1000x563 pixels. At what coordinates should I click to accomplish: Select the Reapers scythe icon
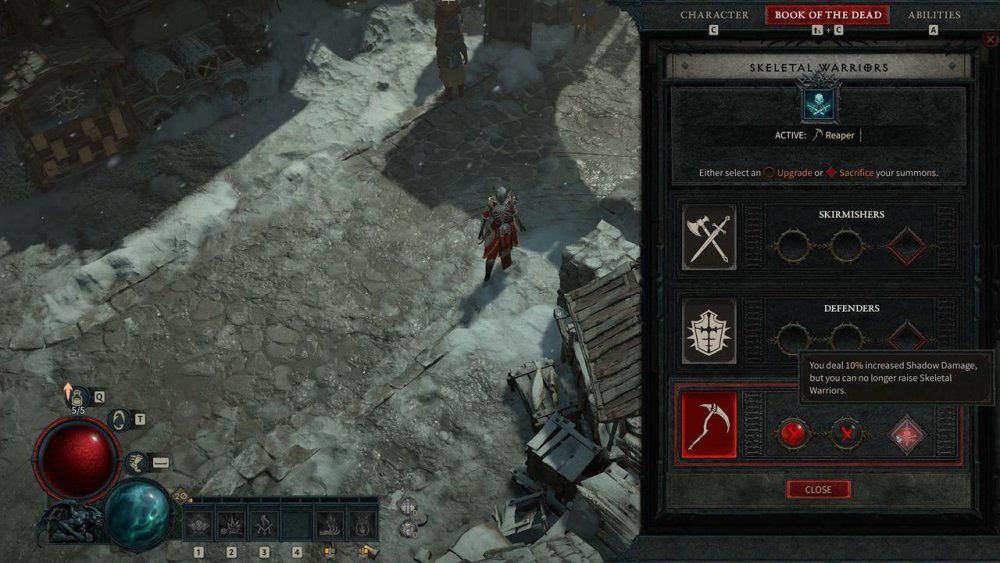(x=709, y=425)
